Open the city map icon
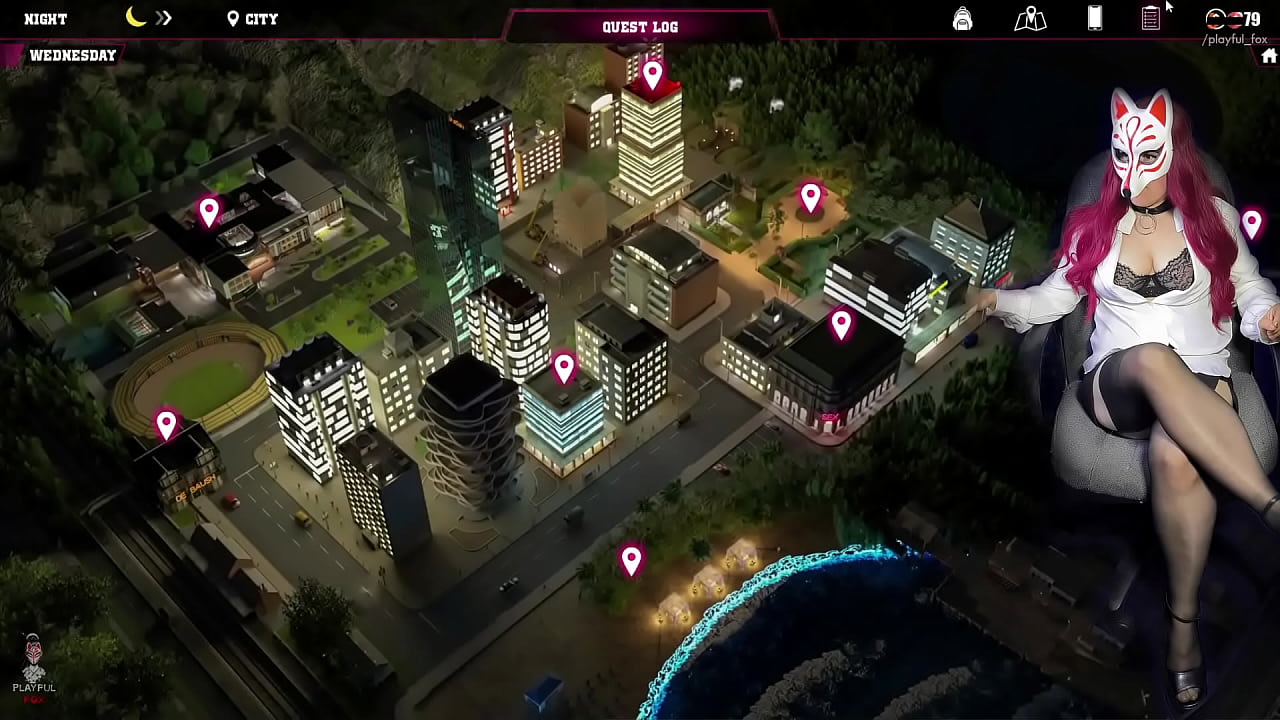This screenshot has width=1280, height=720. coord(1030,19)
